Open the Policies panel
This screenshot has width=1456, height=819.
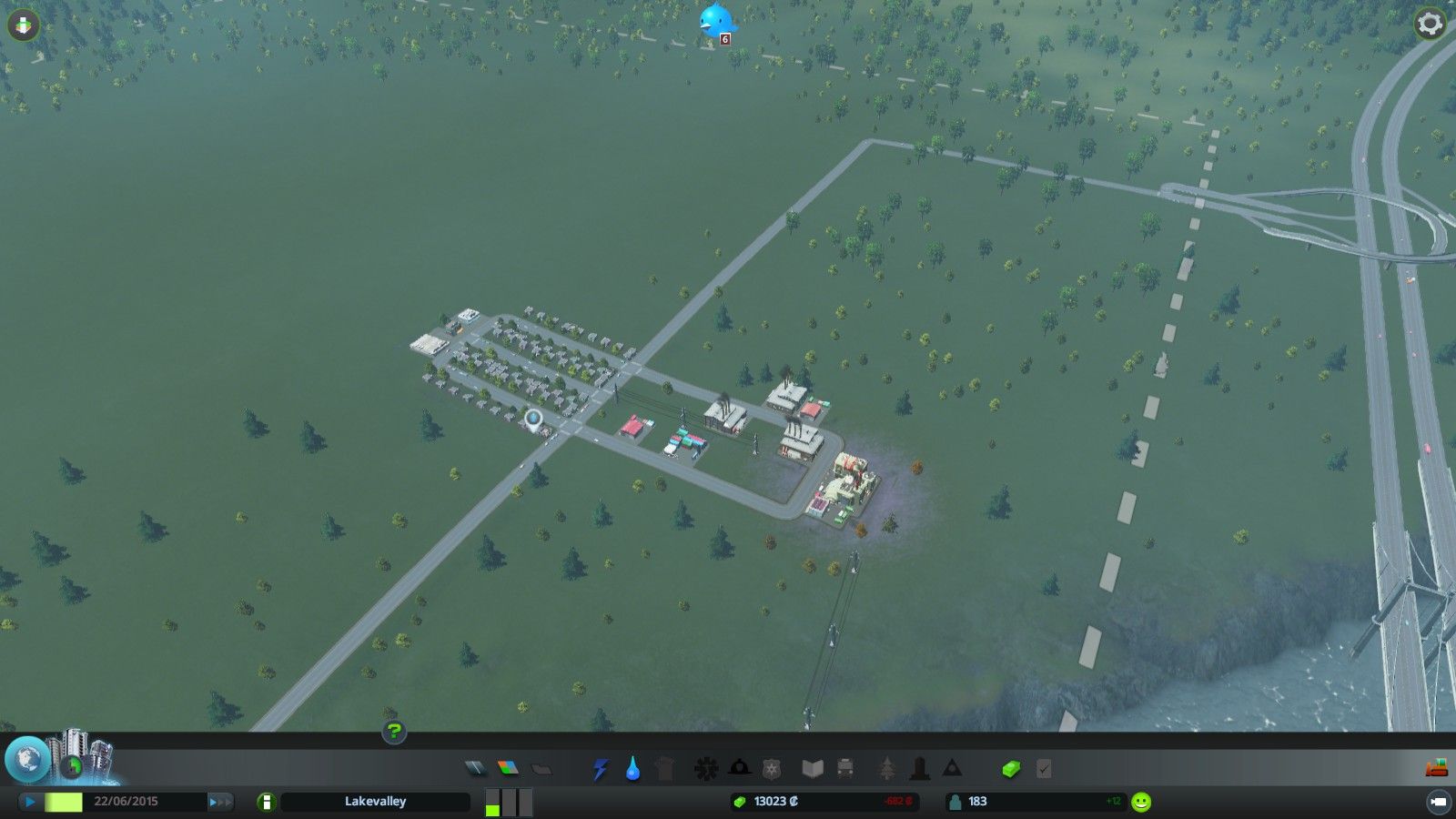[x=1043, y=769]
